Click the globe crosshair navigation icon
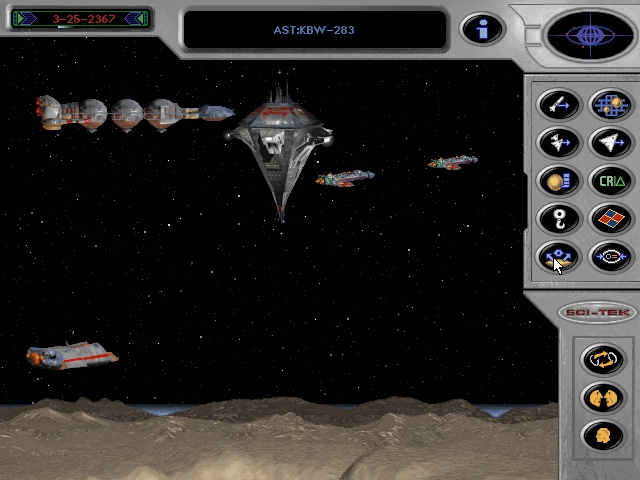Image resolution: width=640 pixels, height=480 pixels. click(589, 36)
